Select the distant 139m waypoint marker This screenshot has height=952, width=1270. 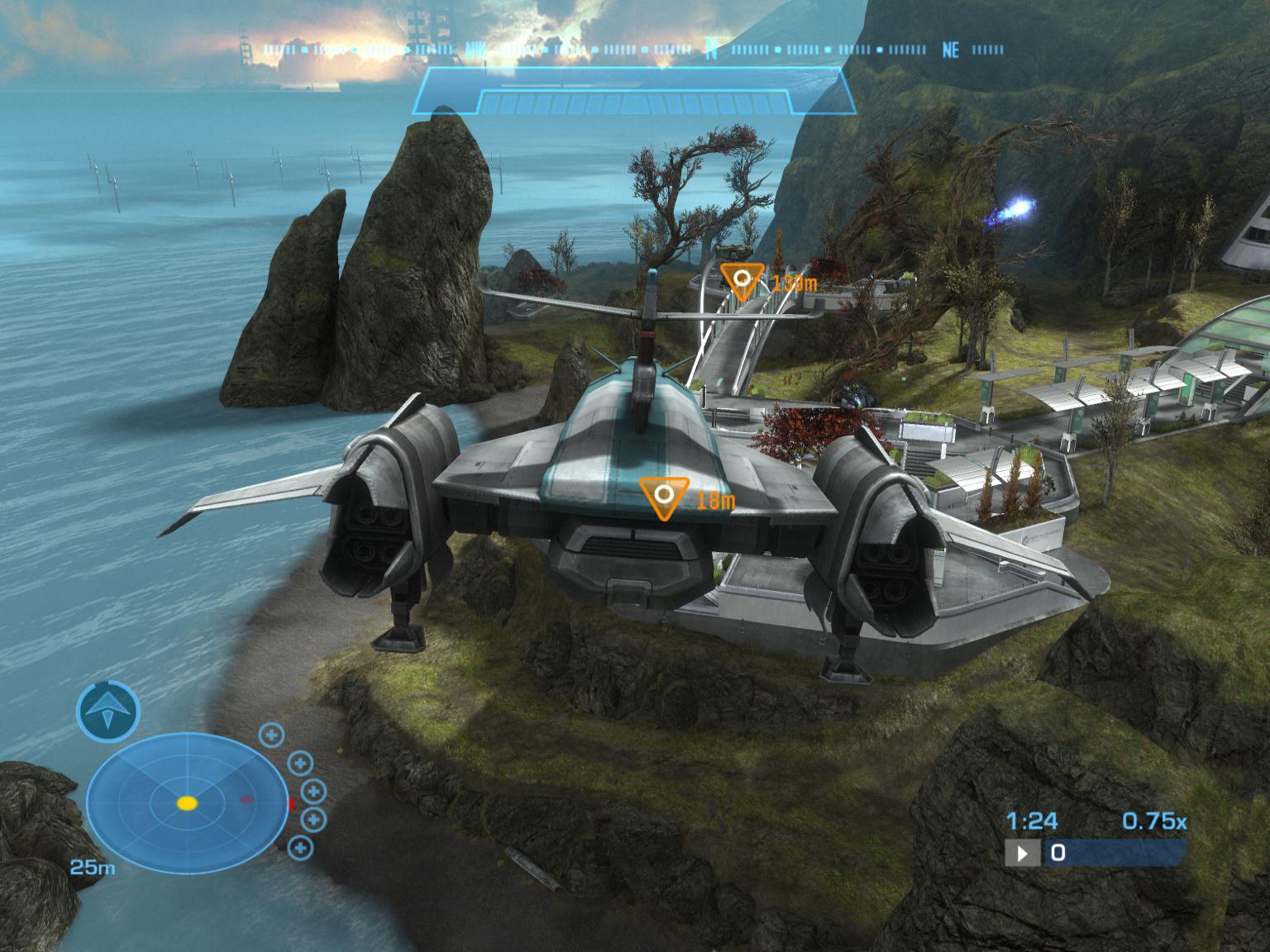742,279
